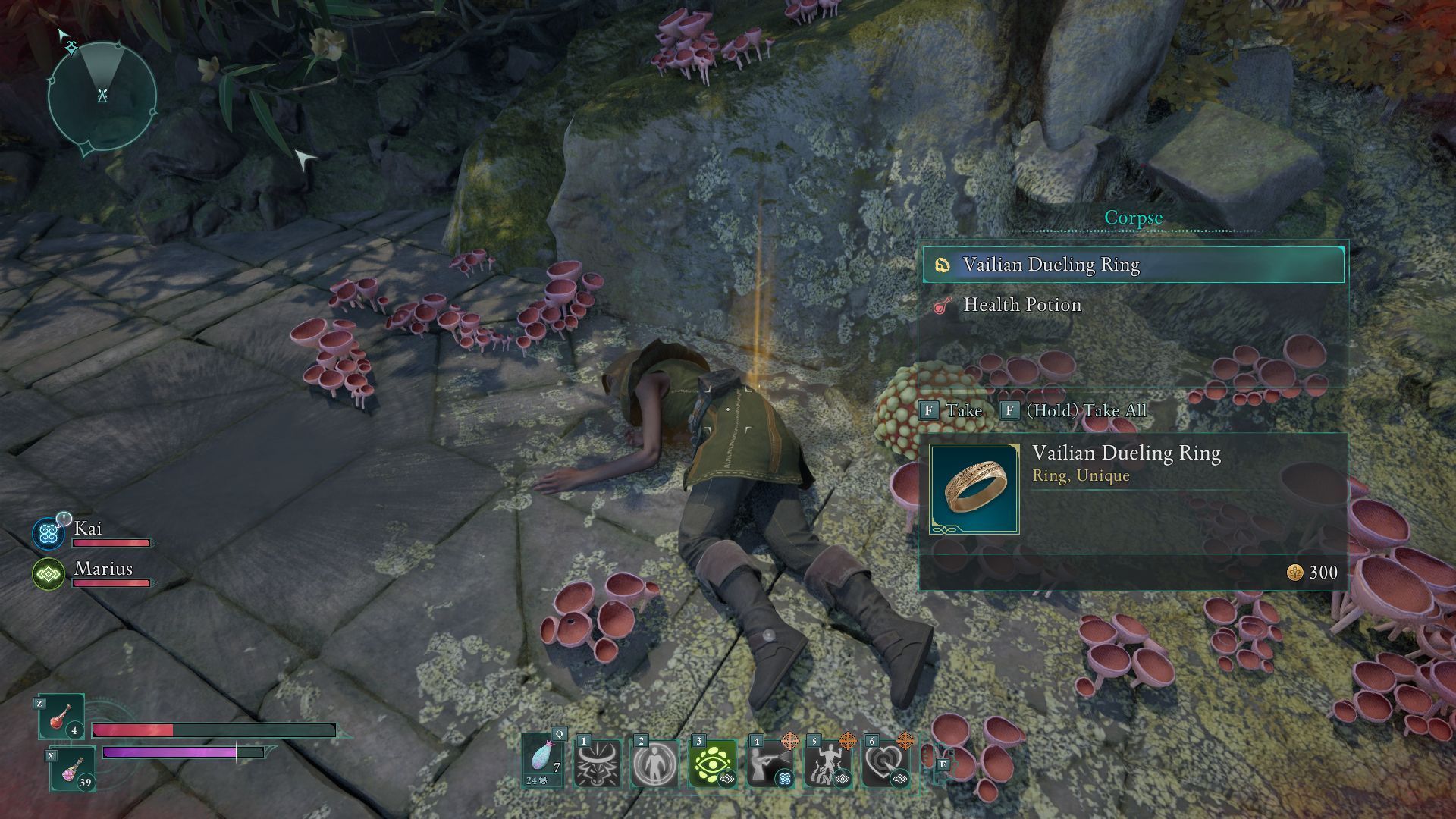Use the red health potion slot
The height and width of the screenshot is (819, 1456).
click(62, 717)
